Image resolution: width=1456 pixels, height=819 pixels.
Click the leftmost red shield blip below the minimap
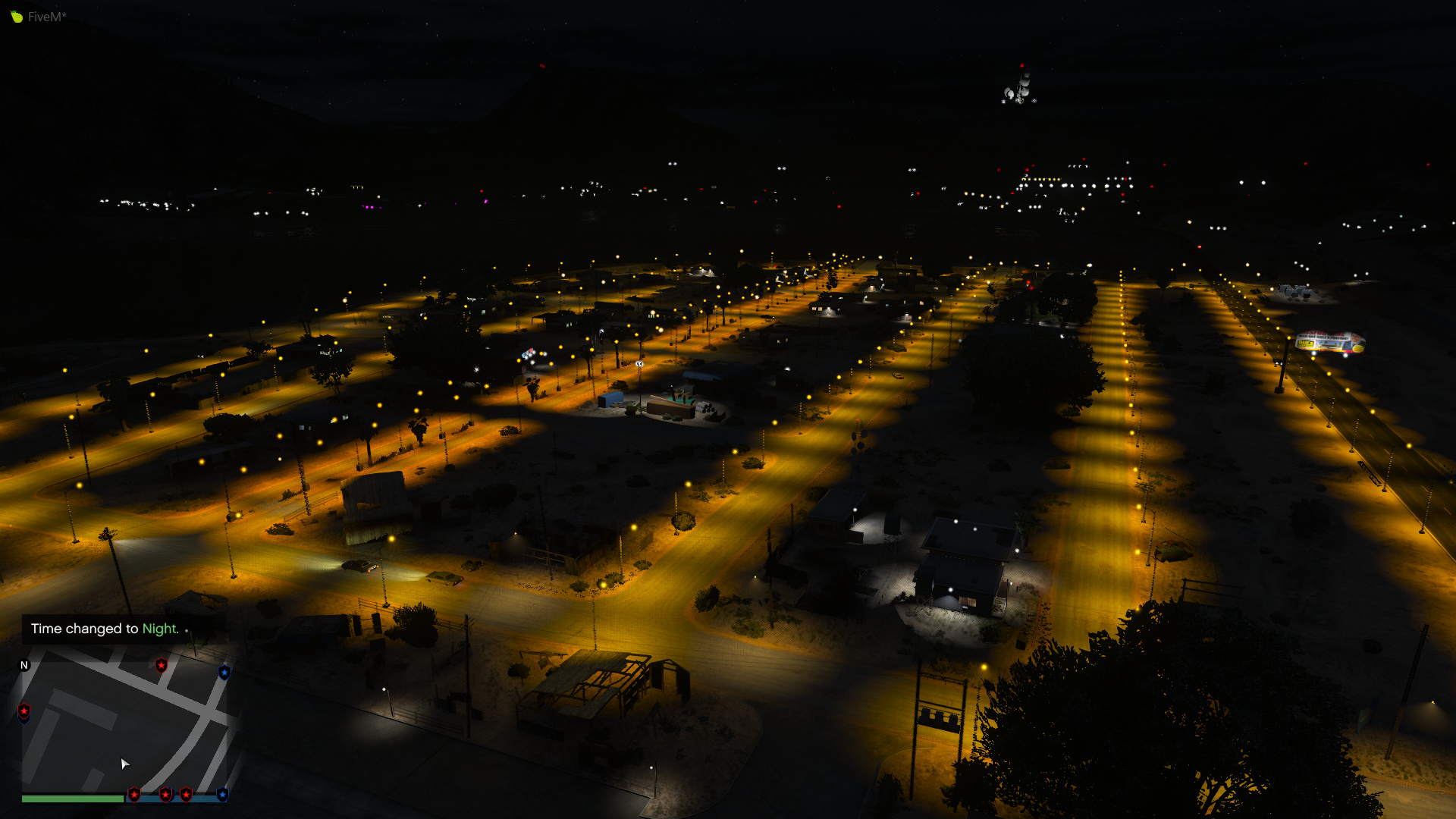(134, 793)
